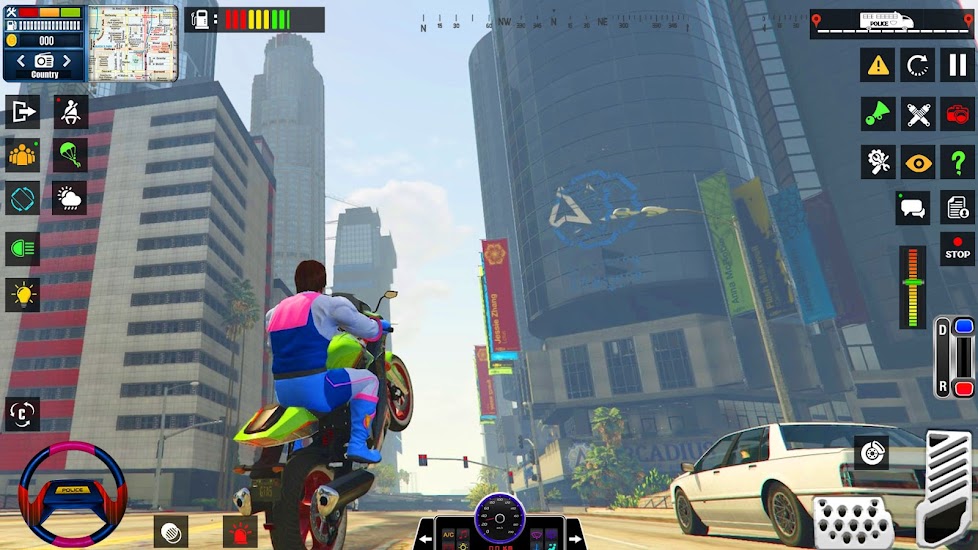This screenshot has height=550, width=978.
Task: Honk the green horn button
Action: pyautogui.click(x=878, y=114)
